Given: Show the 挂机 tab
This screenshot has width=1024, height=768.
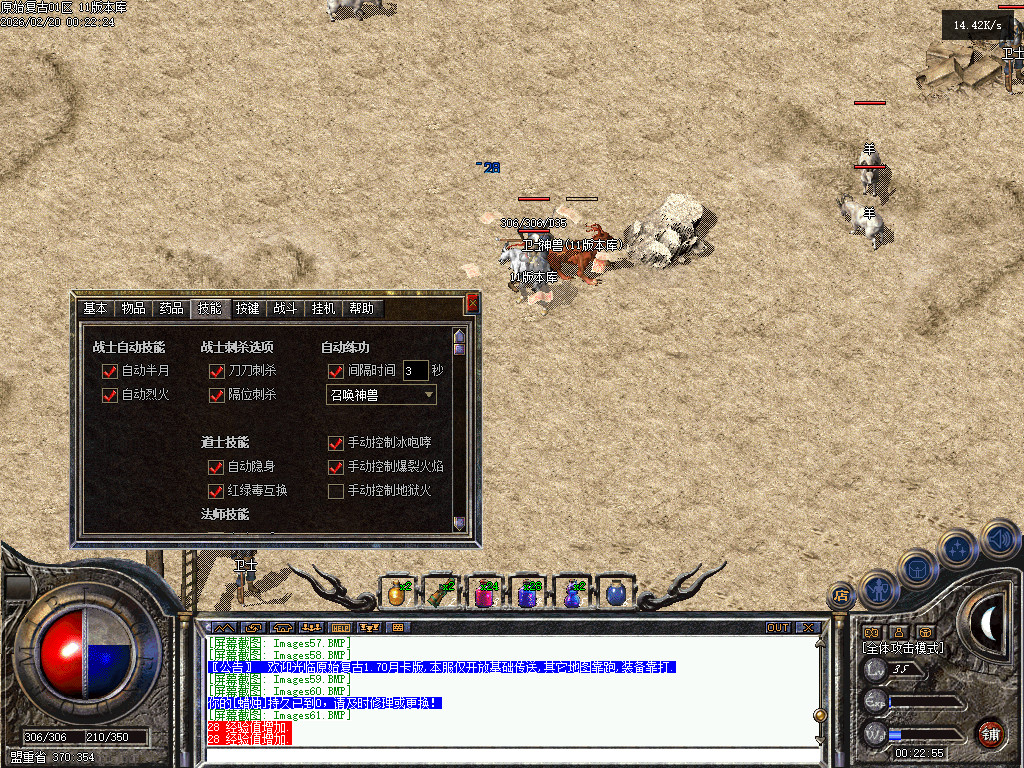Looking at the screenshot, I should [323, 309].
